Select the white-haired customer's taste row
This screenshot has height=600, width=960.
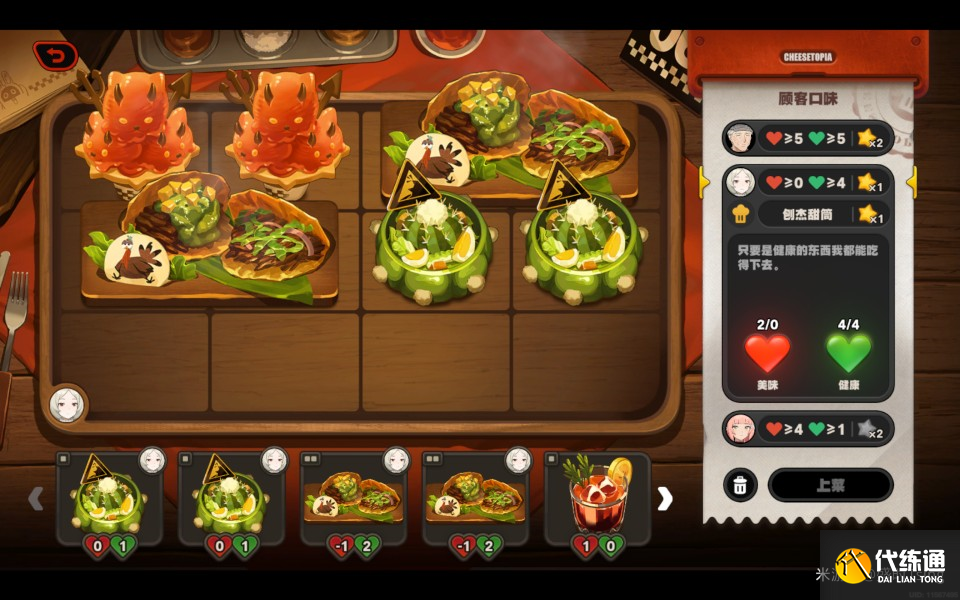pyautogui.click(x=808, y=182)
